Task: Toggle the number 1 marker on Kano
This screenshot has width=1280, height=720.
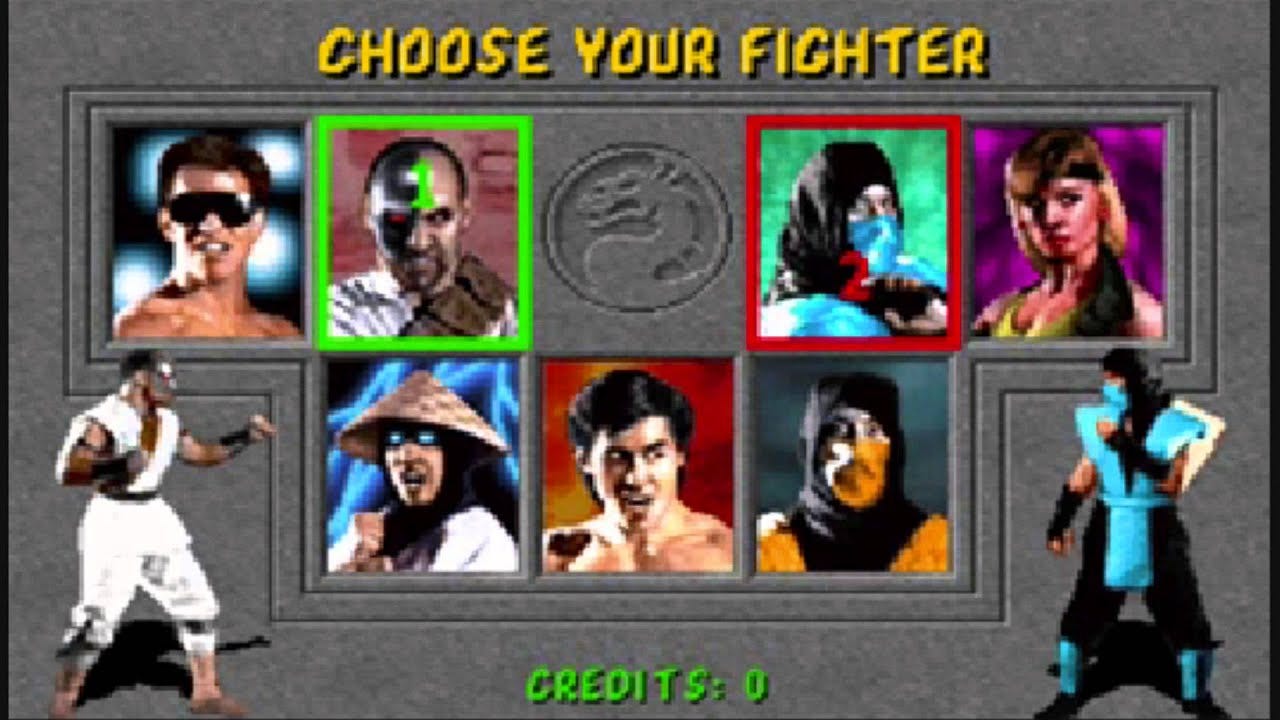Action: coord(423,183)
